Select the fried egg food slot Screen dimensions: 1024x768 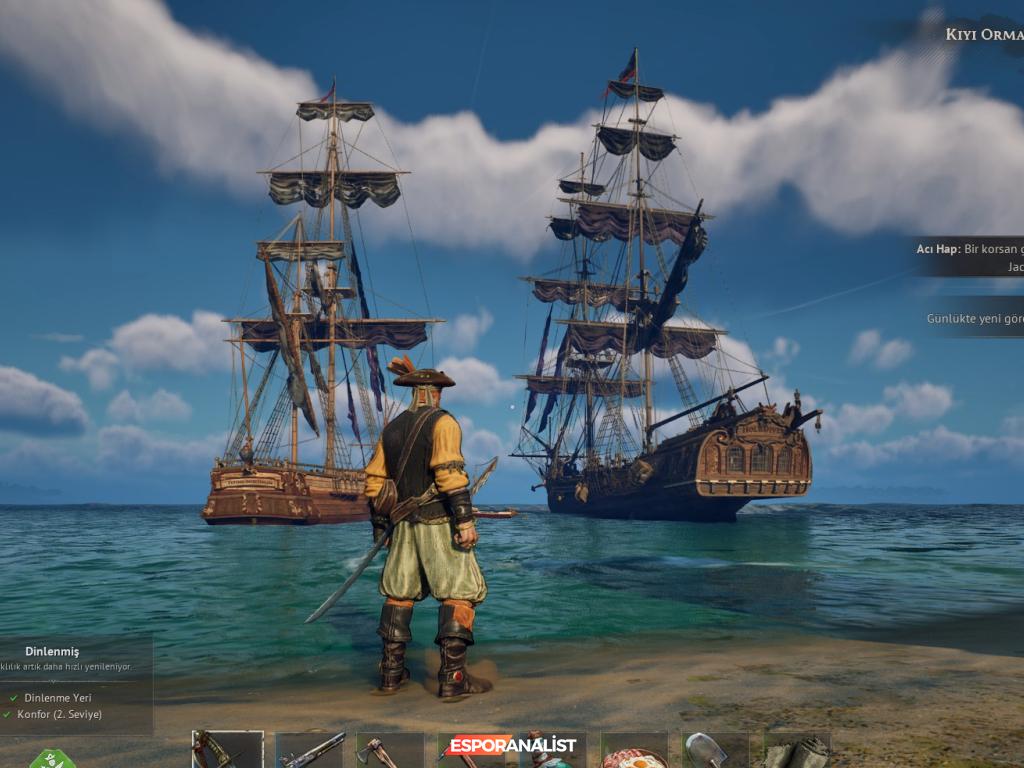coord(634,752)
